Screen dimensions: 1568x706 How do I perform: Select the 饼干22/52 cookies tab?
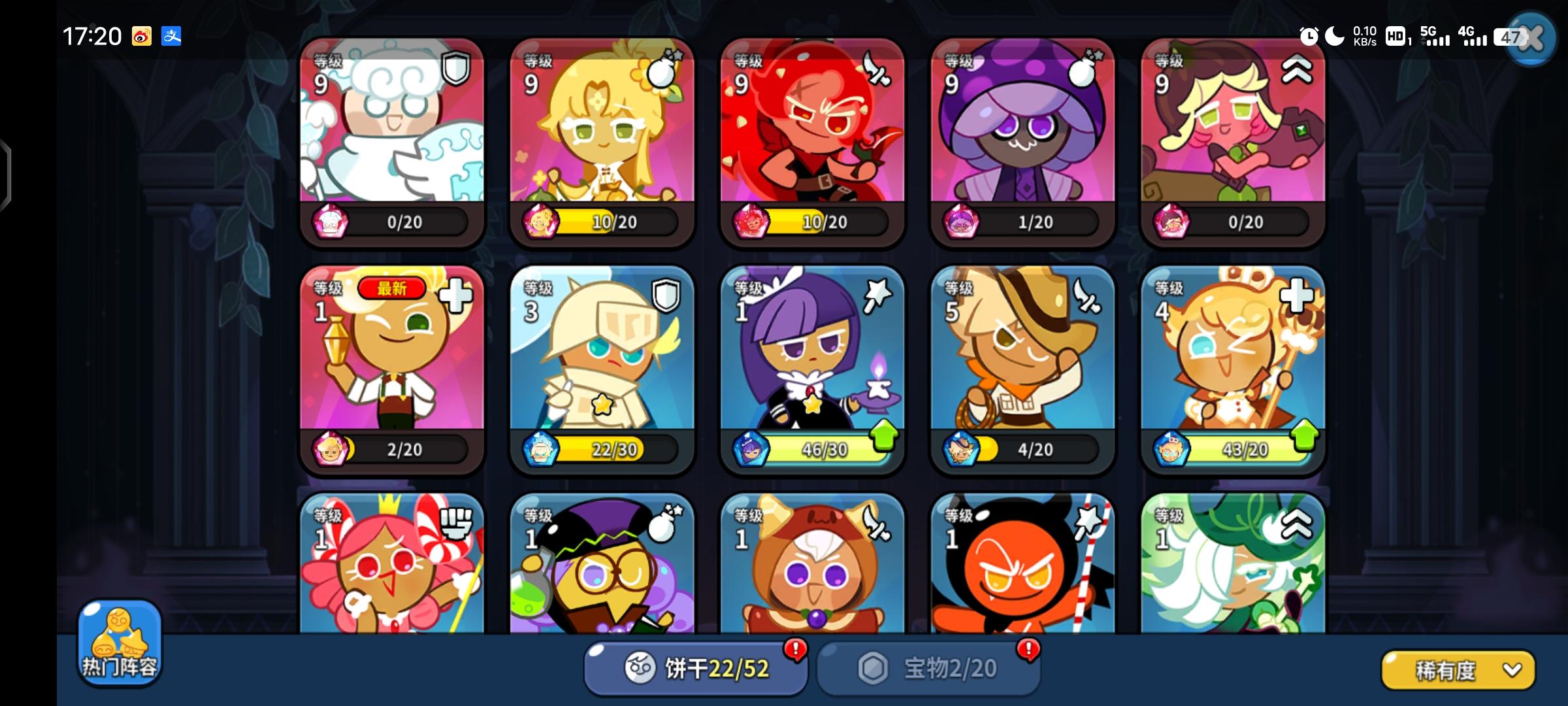696,667
